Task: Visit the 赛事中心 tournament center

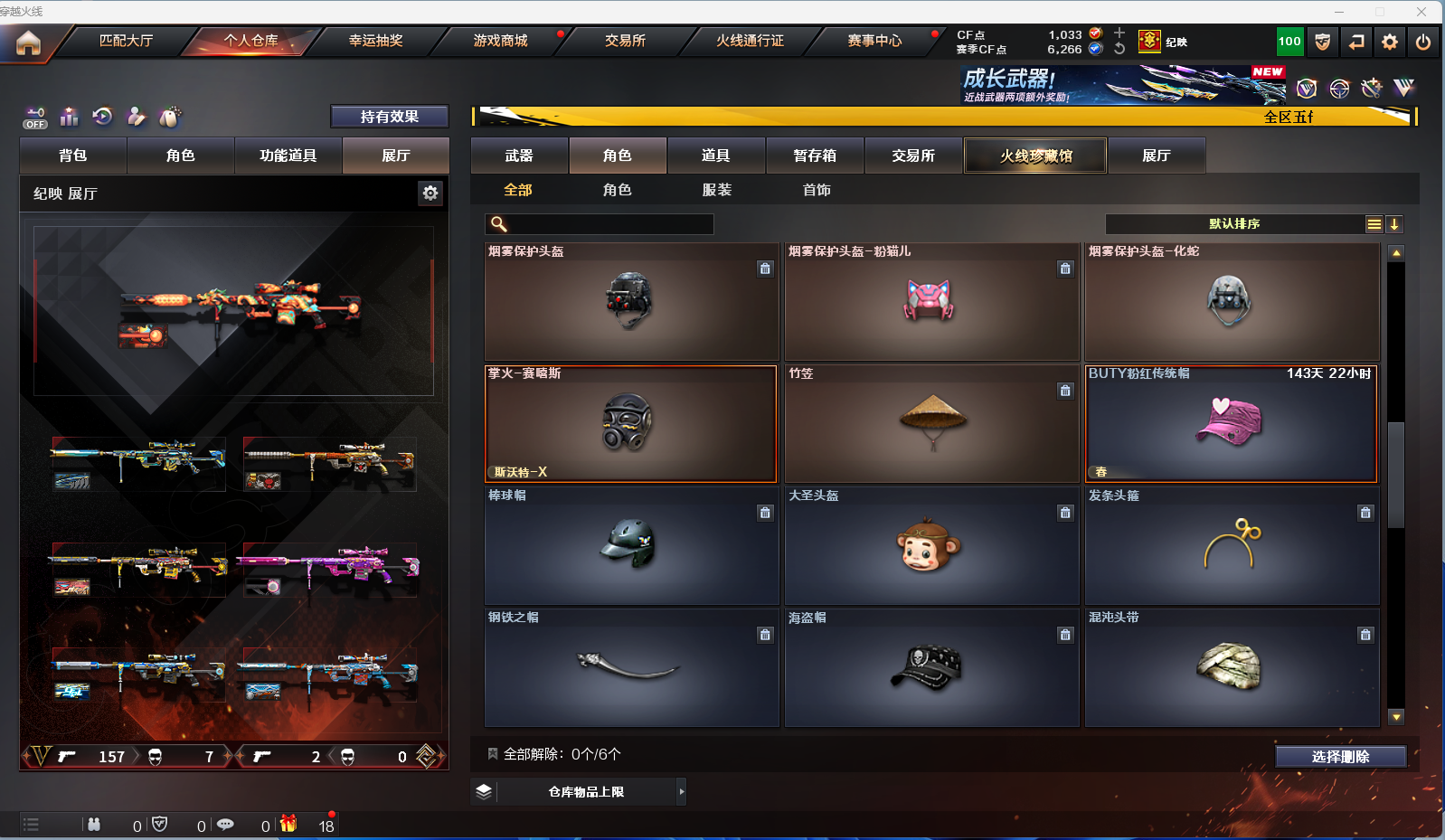Action: click(874, 41)
